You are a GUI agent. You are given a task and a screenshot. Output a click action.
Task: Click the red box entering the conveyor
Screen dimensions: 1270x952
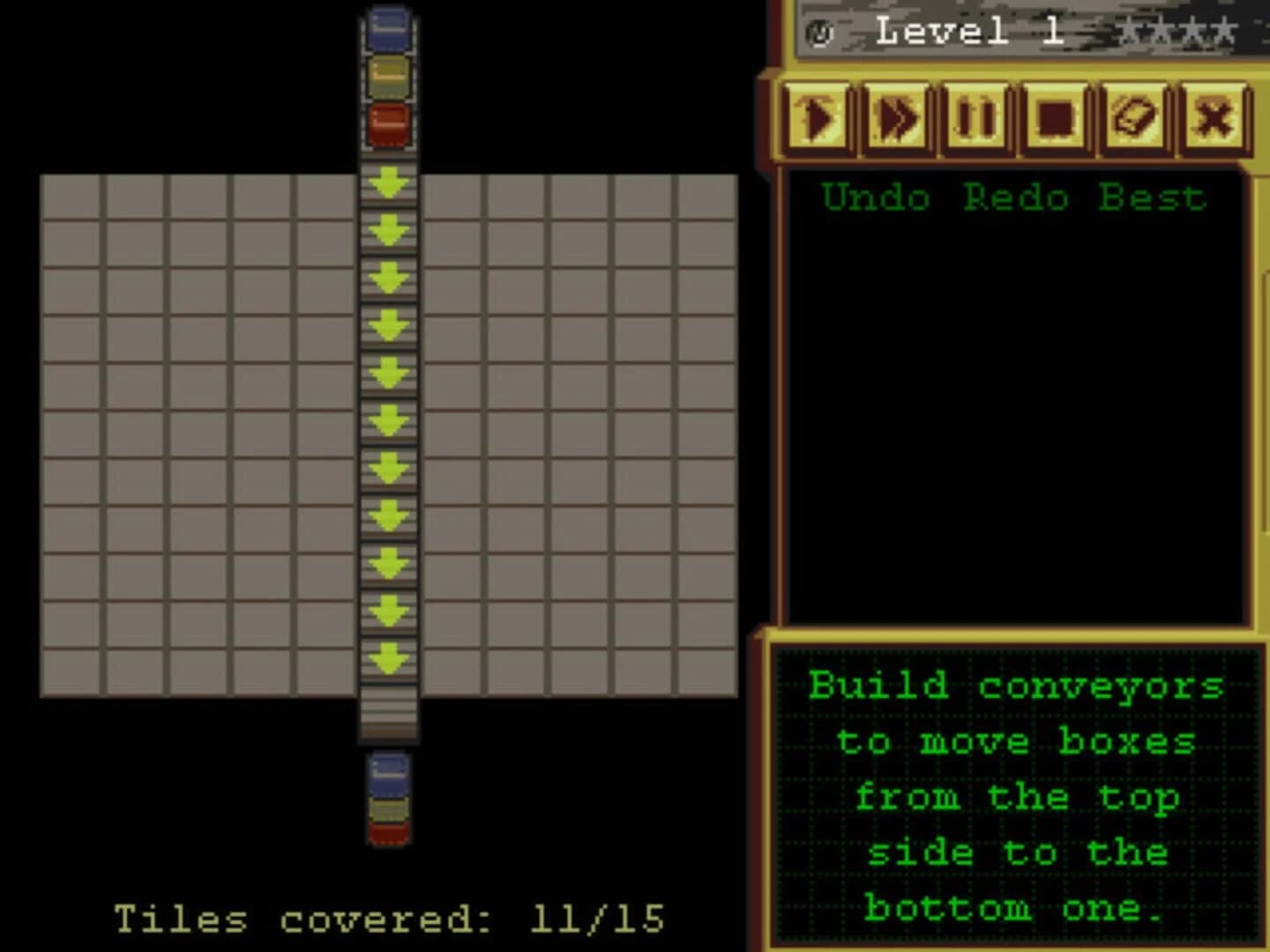388,125
